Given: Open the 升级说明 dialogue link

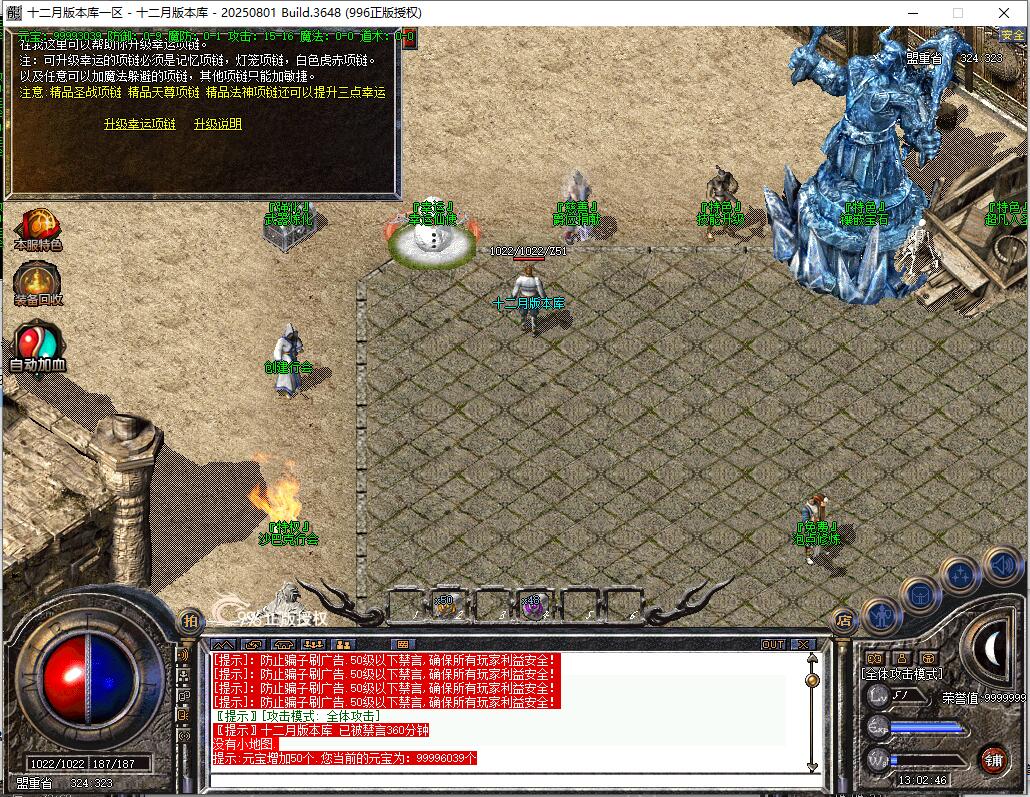Looking at the screenshot, I should tap(217, 124).
